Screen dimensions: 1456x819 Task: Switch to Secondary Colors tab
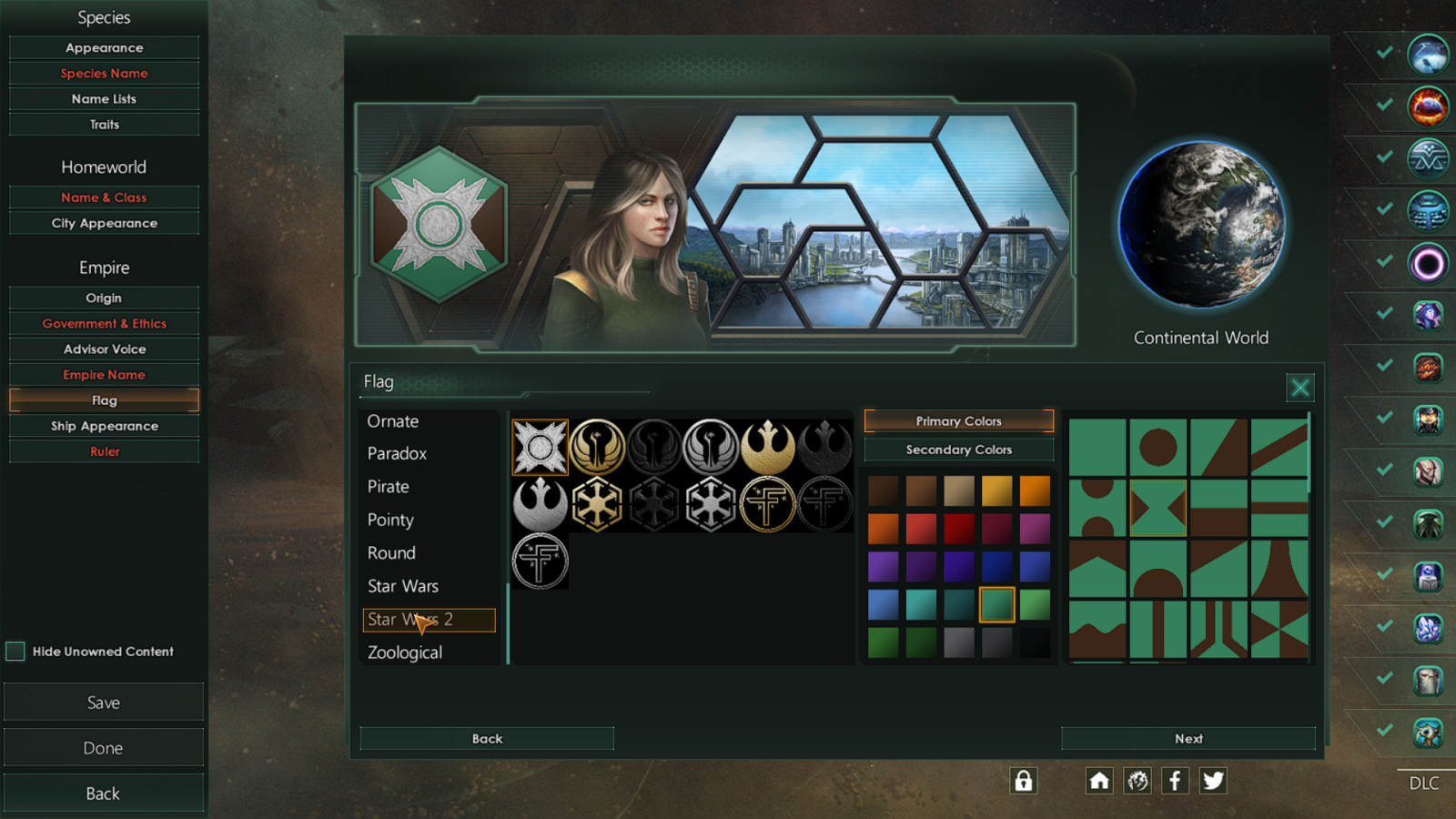tap(958, 450)
